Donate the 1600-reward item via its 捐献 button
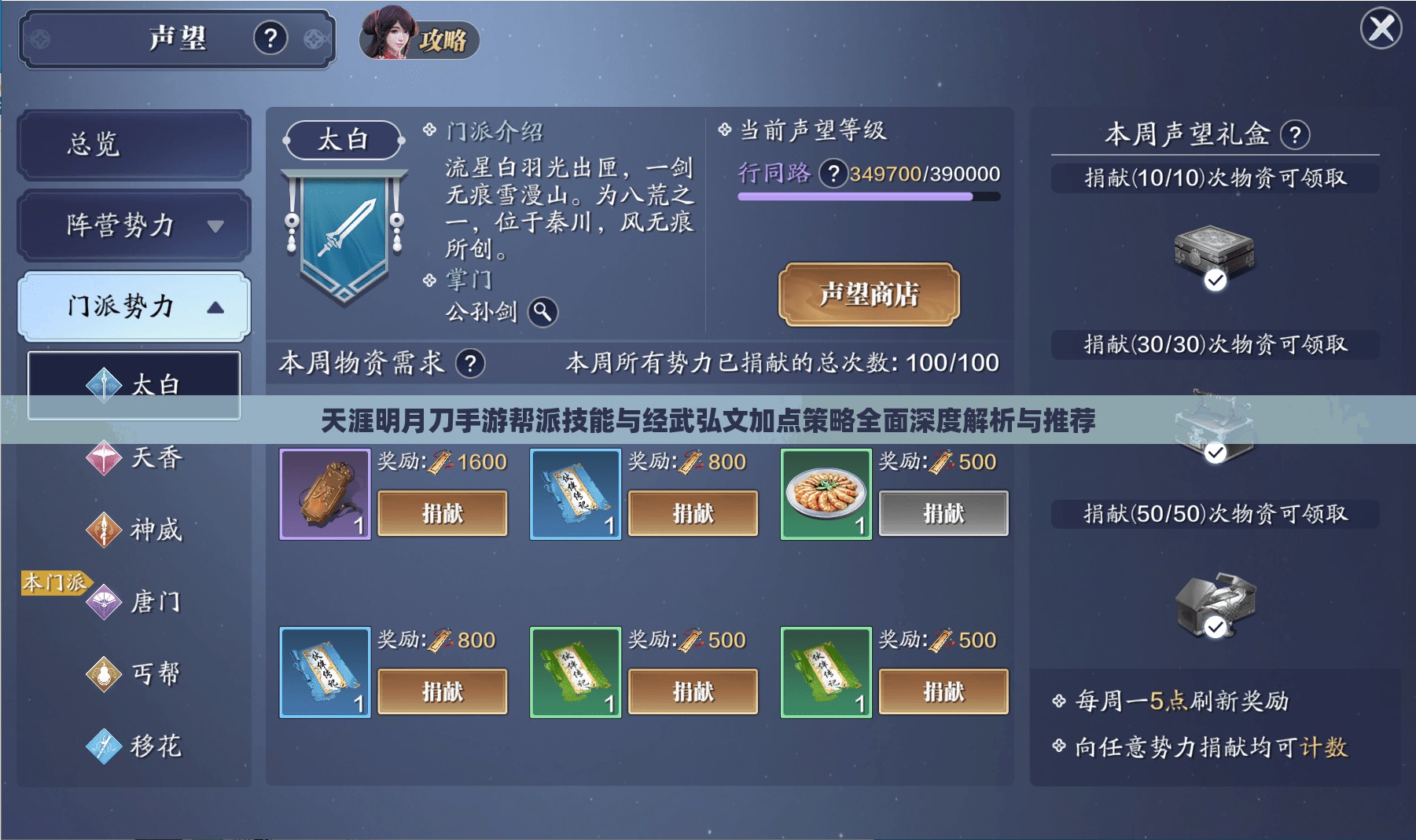Image resolution: width=1416 pixels, height=840 pixels. 443,512
